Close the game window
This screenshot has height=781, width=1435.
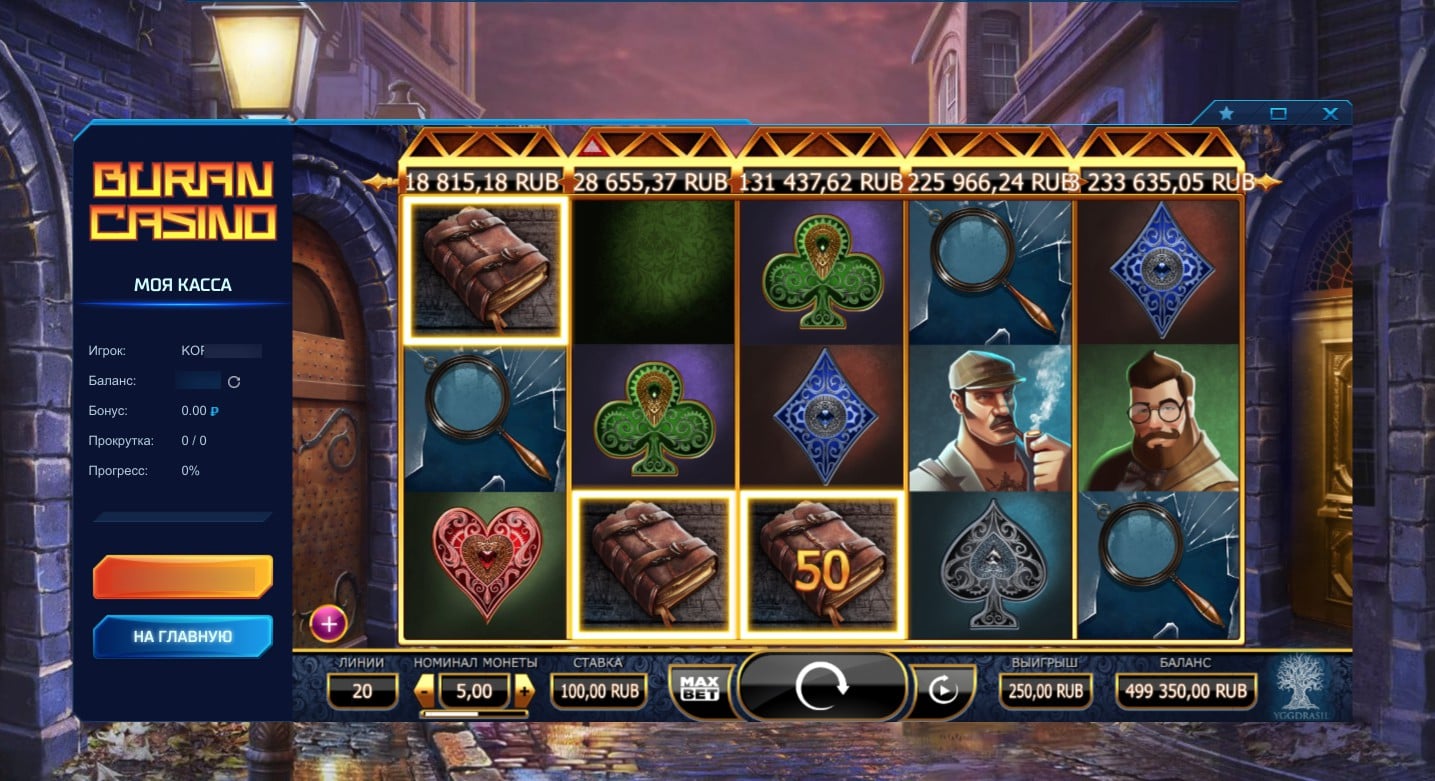pos(1329,114)
